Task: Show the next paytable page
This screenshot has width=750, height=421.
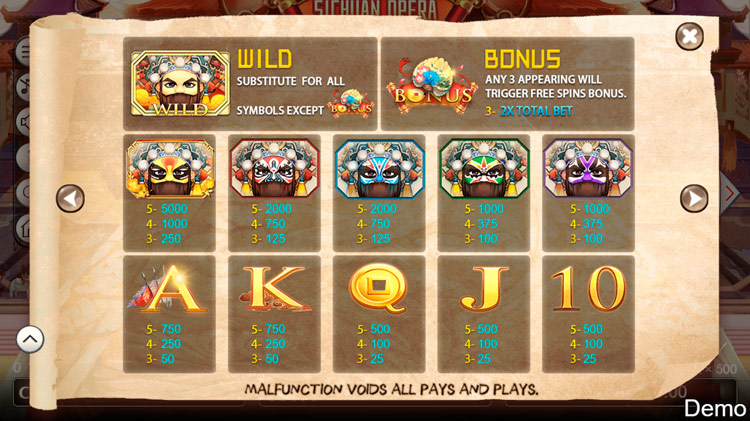Action: coord(694,198)
